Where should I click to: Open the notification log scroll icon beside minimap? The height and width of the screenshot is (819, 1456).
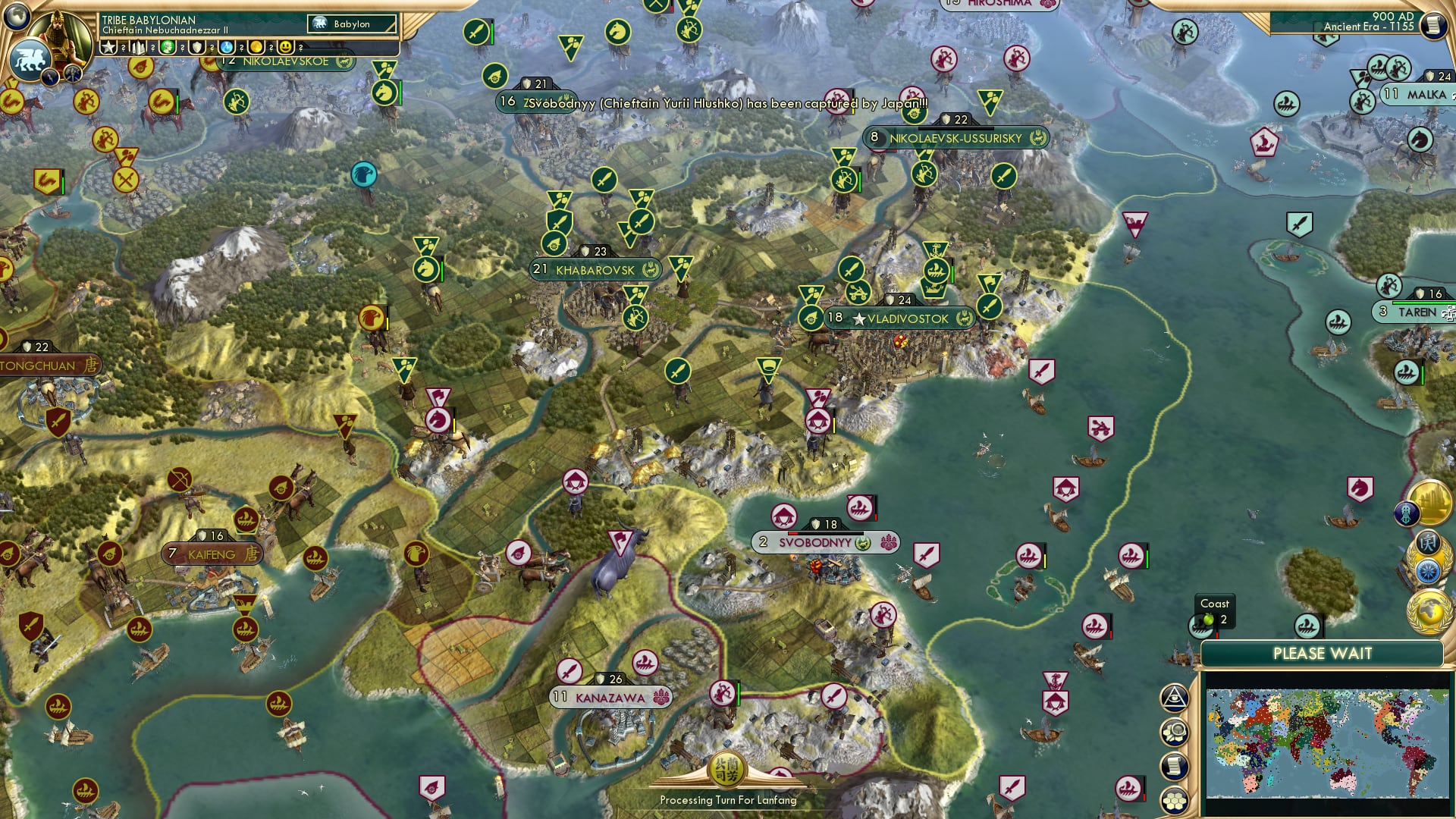click(x=1174, y=764)
